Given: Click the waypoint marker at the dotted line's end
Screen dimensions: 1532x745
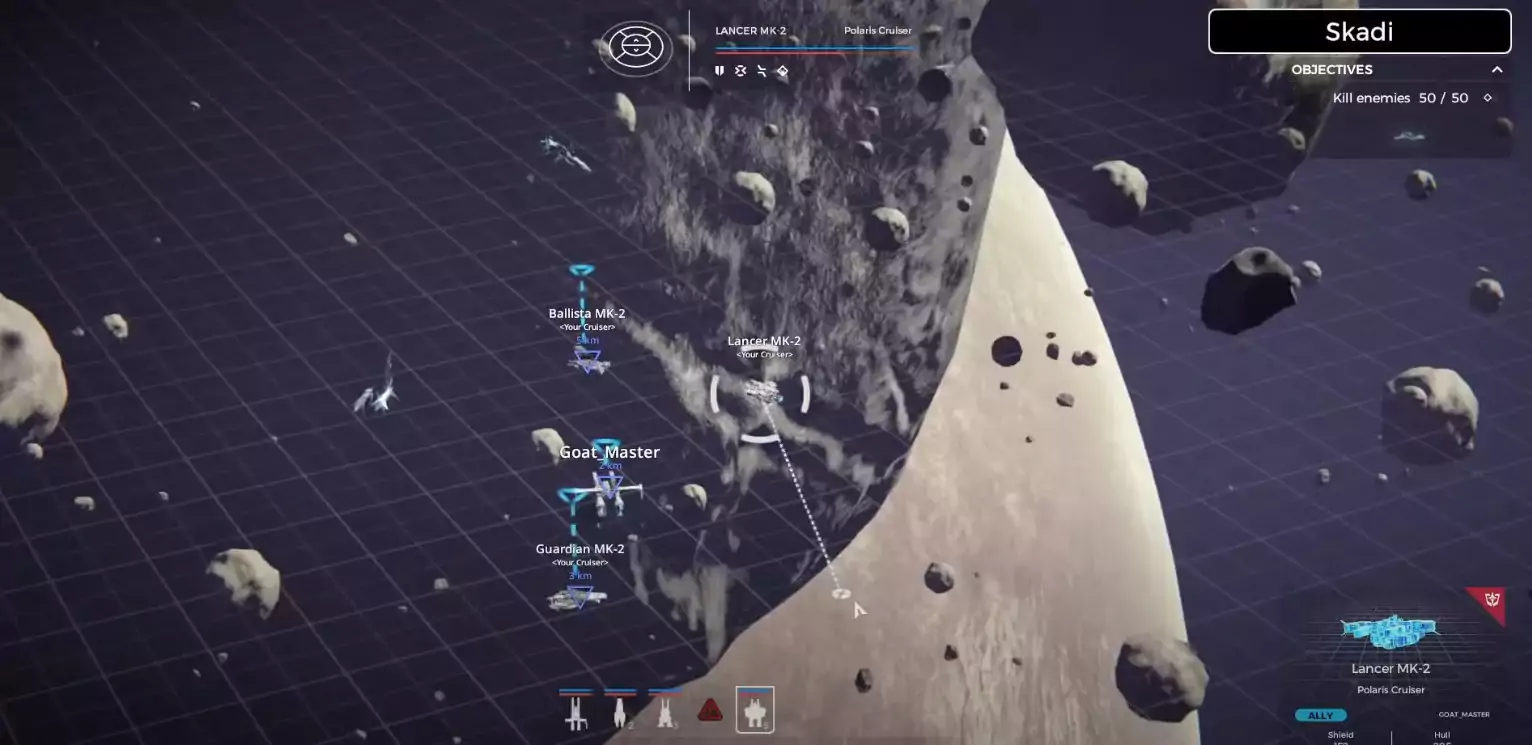Looking at the screenshot, I should [840, 594].
